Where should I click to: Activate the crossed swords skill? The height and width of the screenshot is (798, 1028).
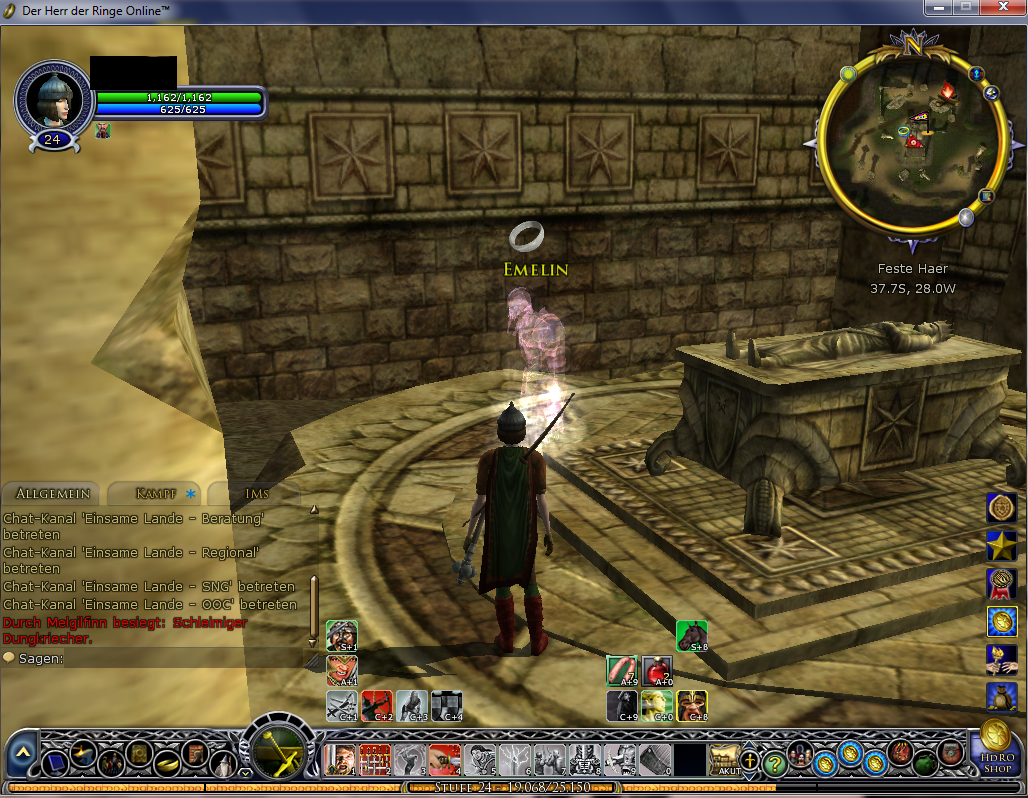coord(341,705)
